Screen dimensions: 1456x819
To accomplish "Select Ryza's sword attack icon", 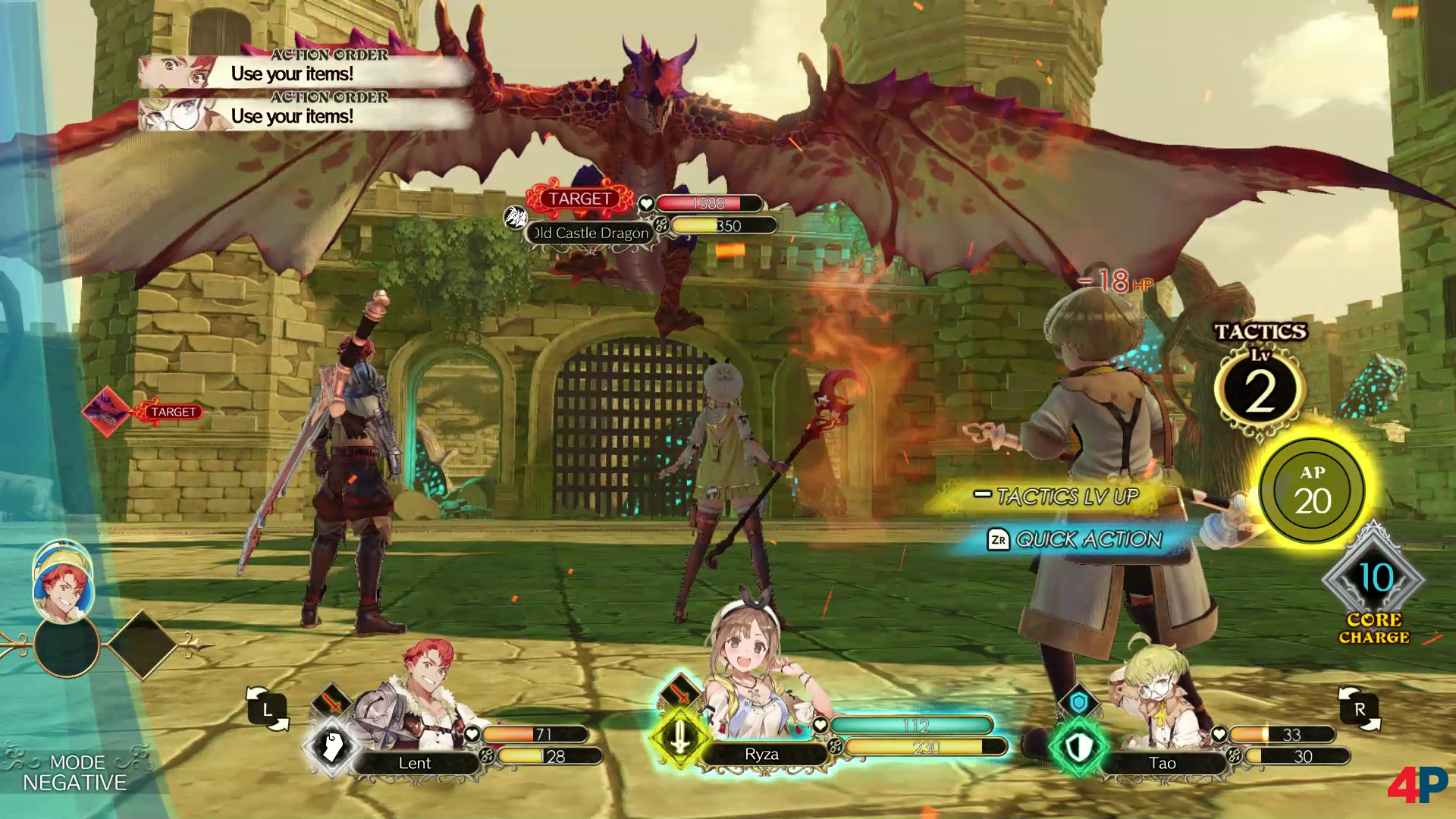I will click(x=679, y=736).
